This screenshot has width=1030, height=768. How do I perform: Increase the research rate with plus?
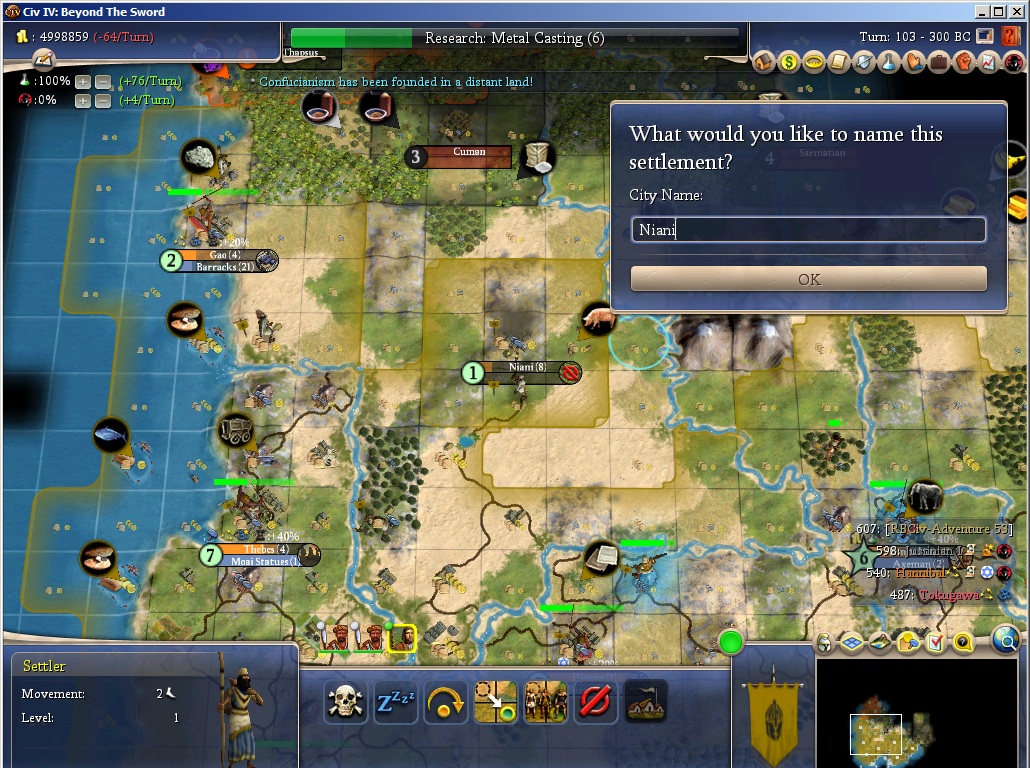83,81
